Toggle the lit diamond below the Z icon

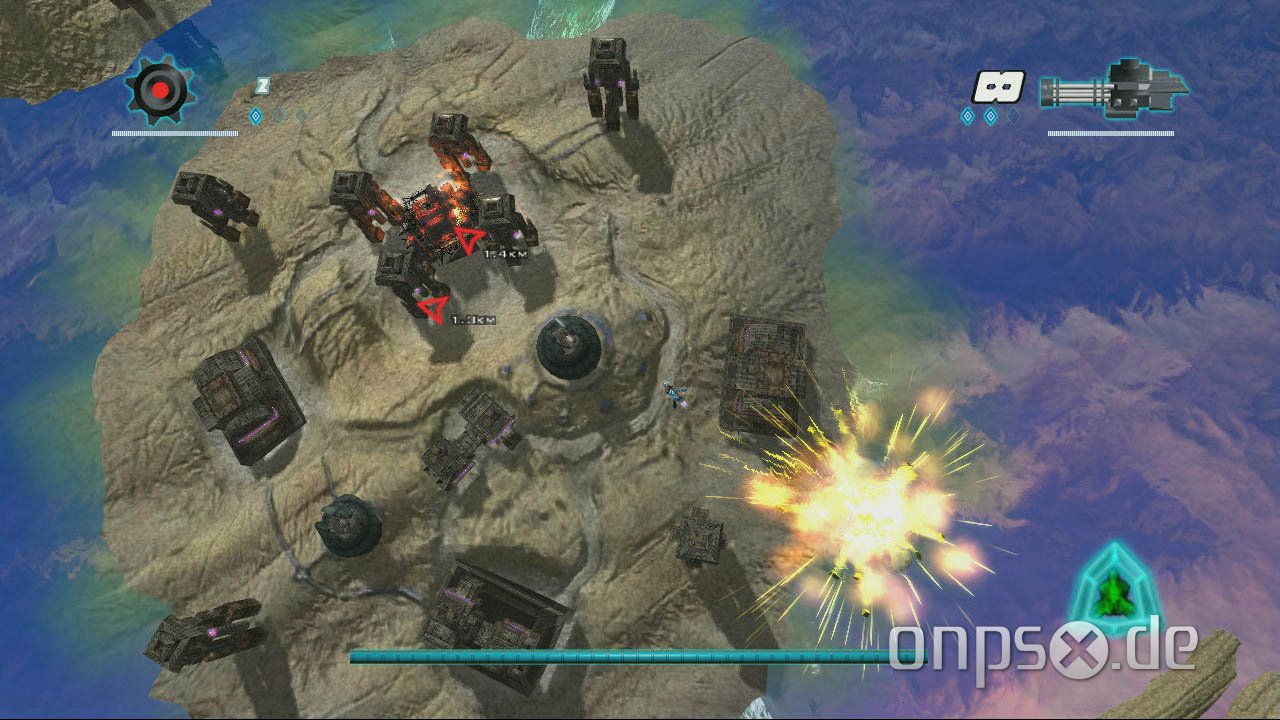(255, 116)
